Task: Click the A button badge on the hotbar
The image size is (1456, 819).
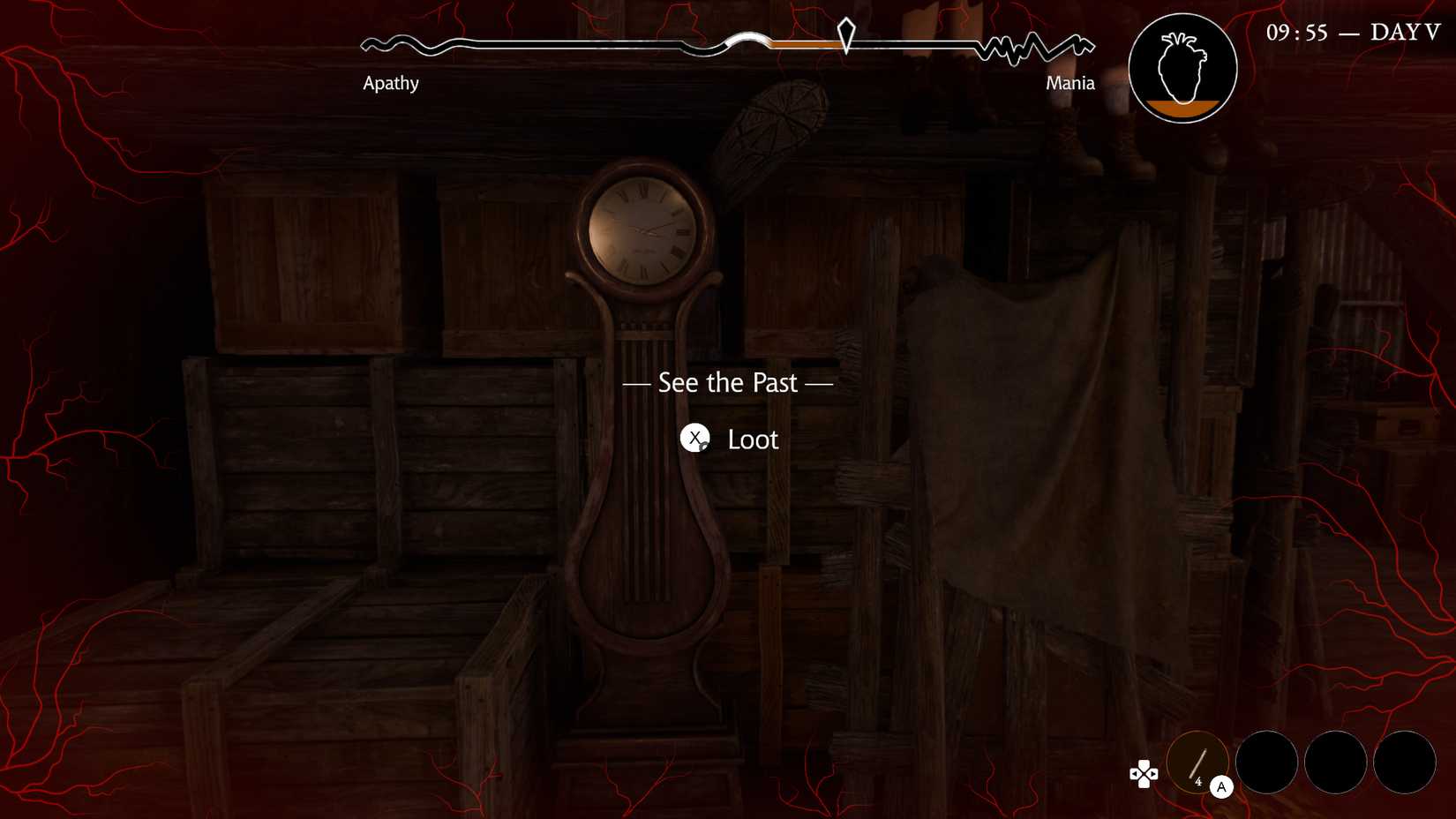Action: click(1222, 786)
